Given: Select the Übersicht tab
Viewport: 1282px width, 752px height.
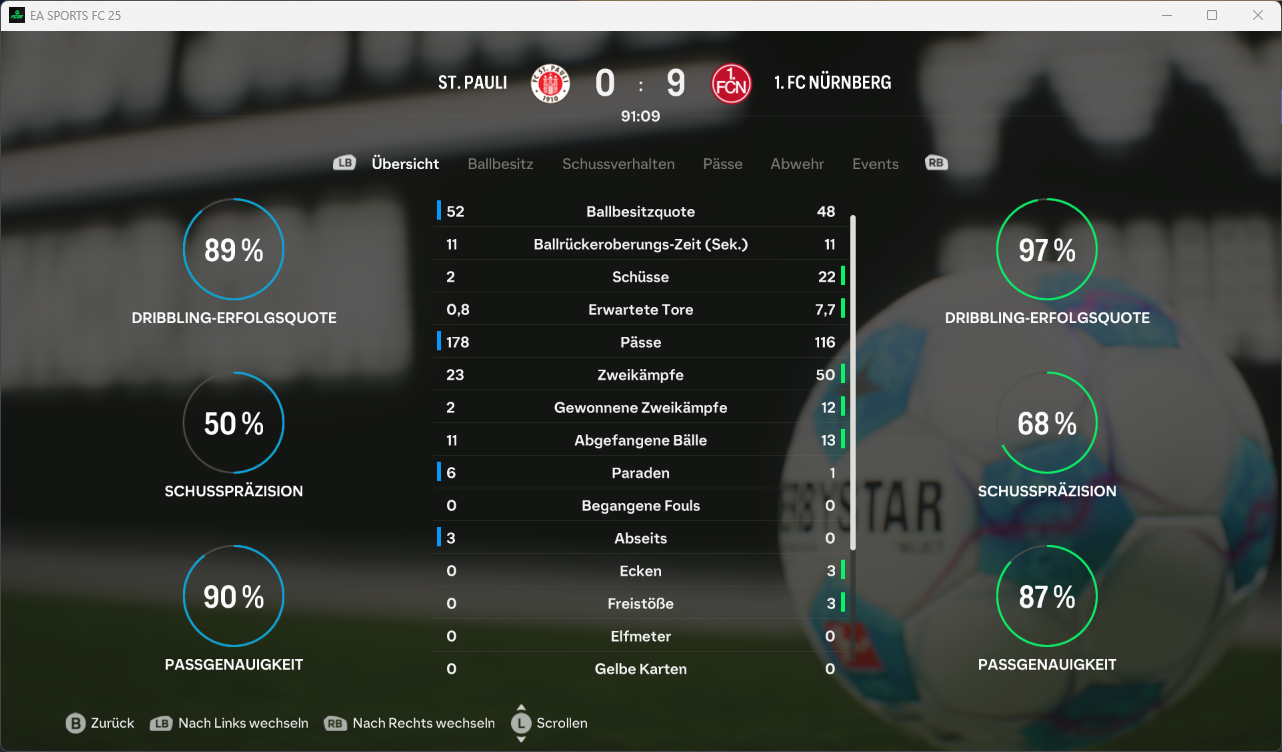Looking at the screenshot, I should (x=405, y=164).
